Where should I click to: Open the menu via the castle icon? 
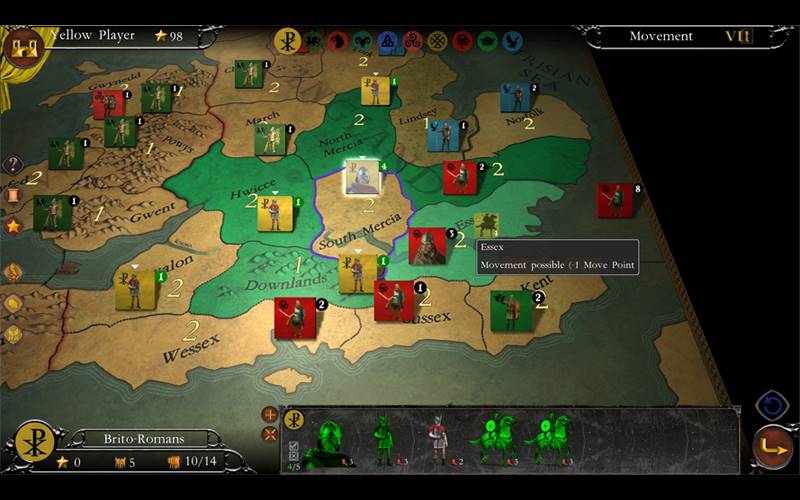click(x=22, y=47)
